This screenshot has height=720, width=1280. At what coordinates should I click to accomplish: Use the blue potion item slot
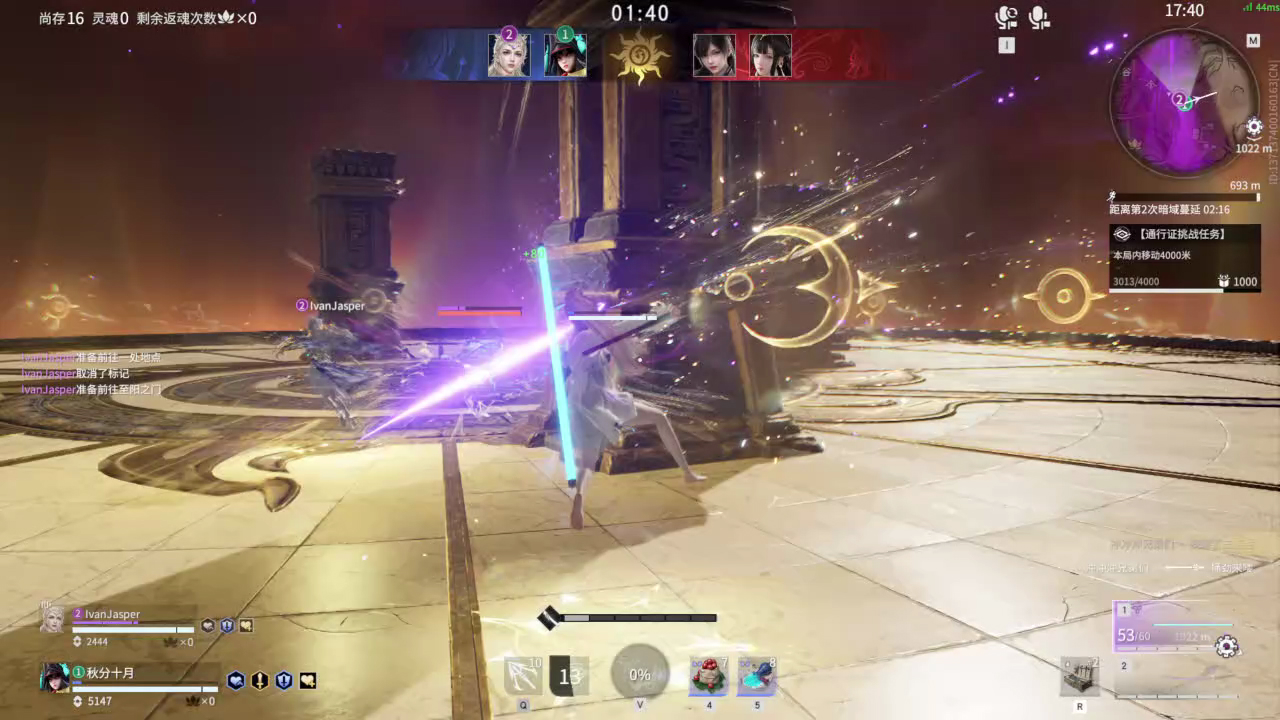[757, 677]
